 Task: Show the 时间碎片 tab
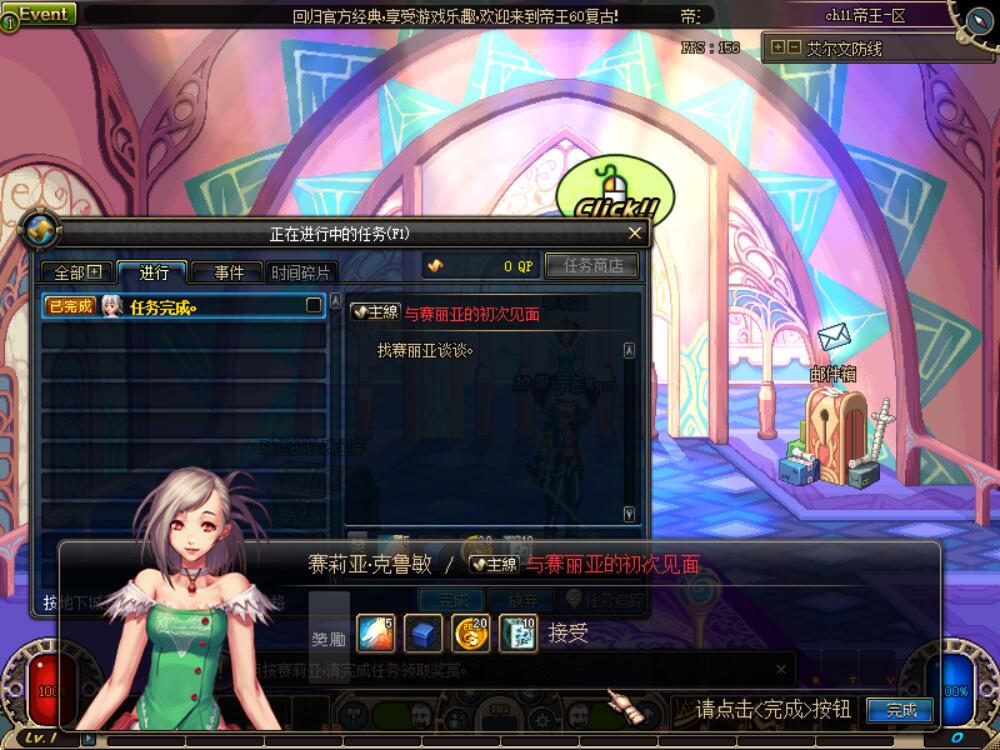pos(302,272)
